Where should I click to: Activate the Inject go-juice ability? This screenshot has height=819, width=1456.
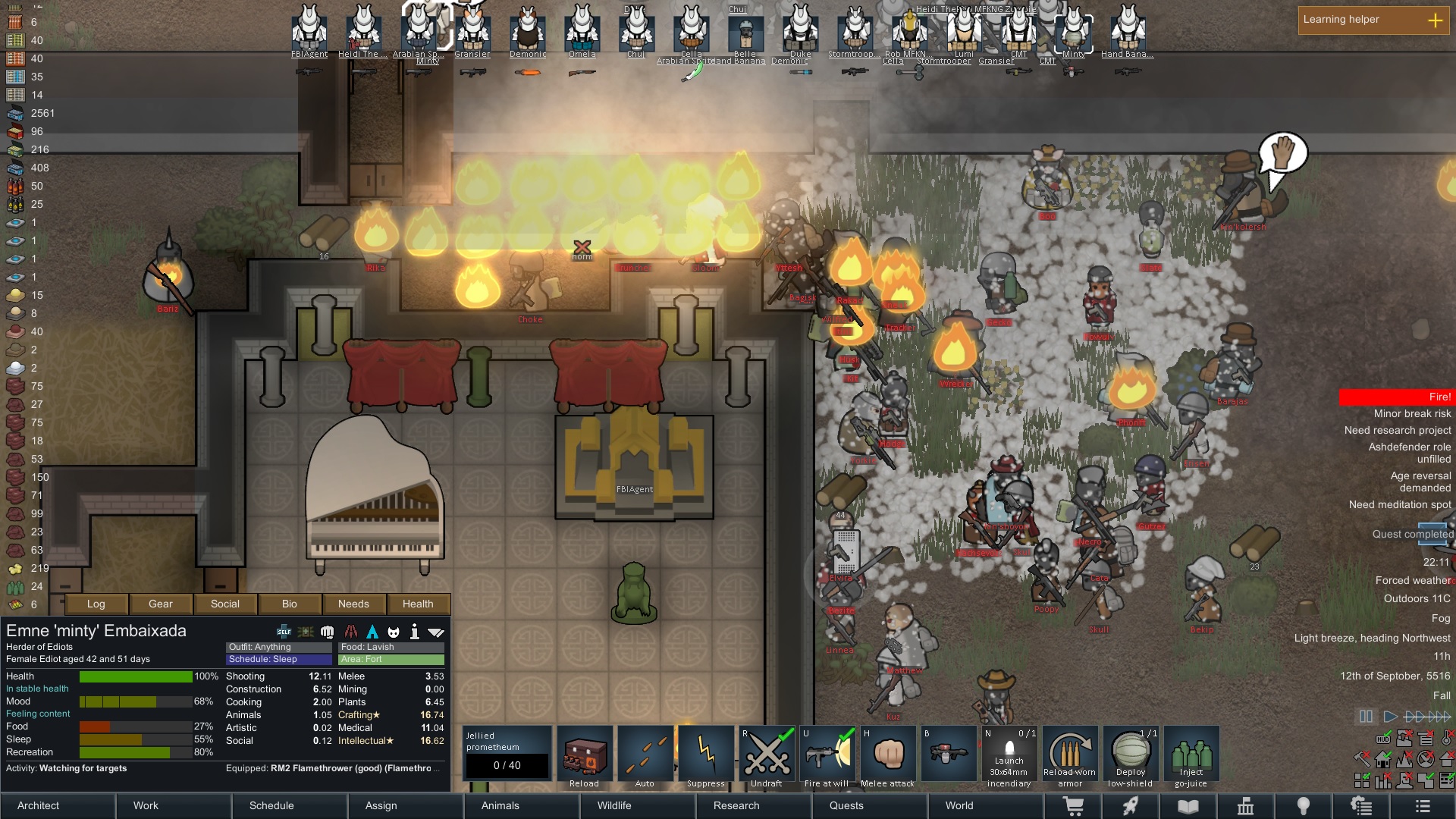click(1191, 753)
